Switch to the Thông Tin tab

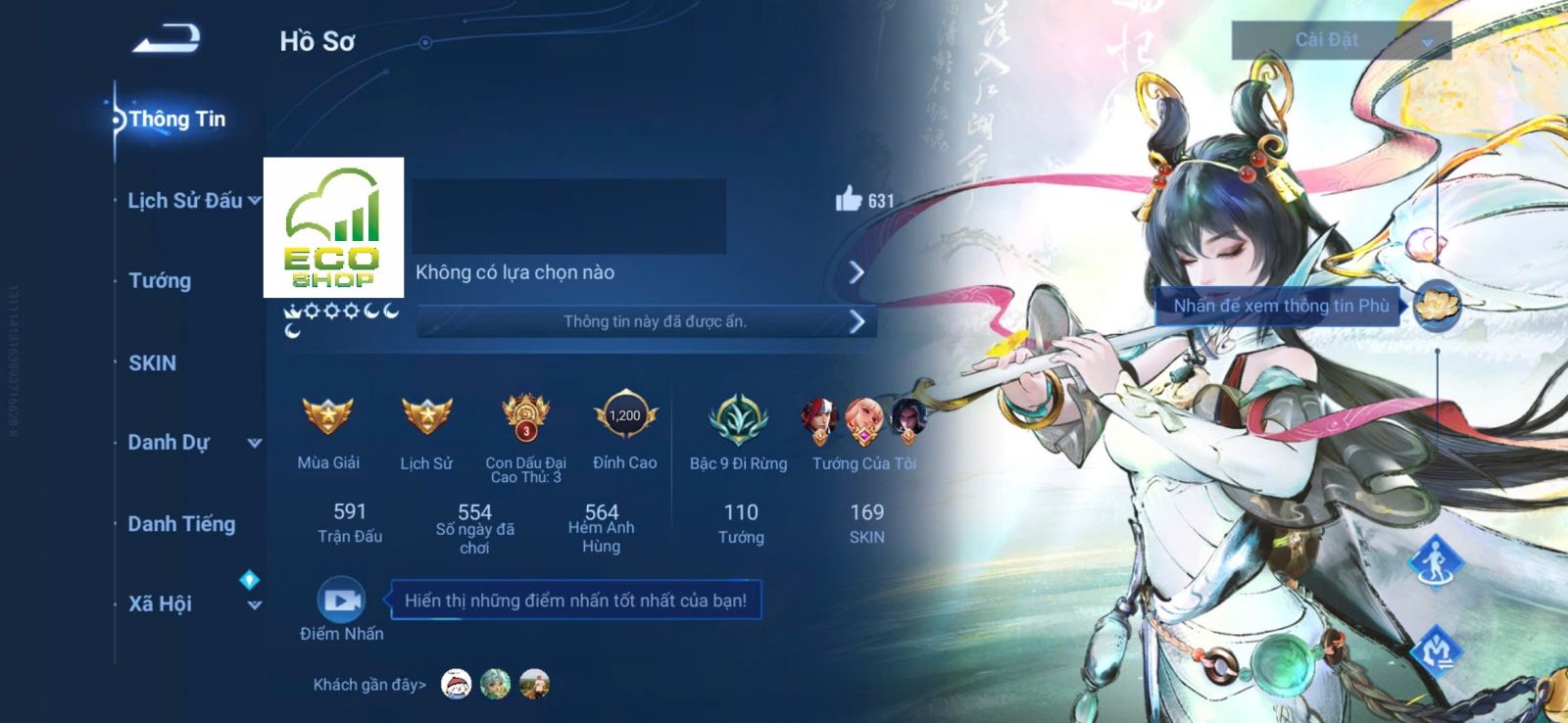(176, 120)
